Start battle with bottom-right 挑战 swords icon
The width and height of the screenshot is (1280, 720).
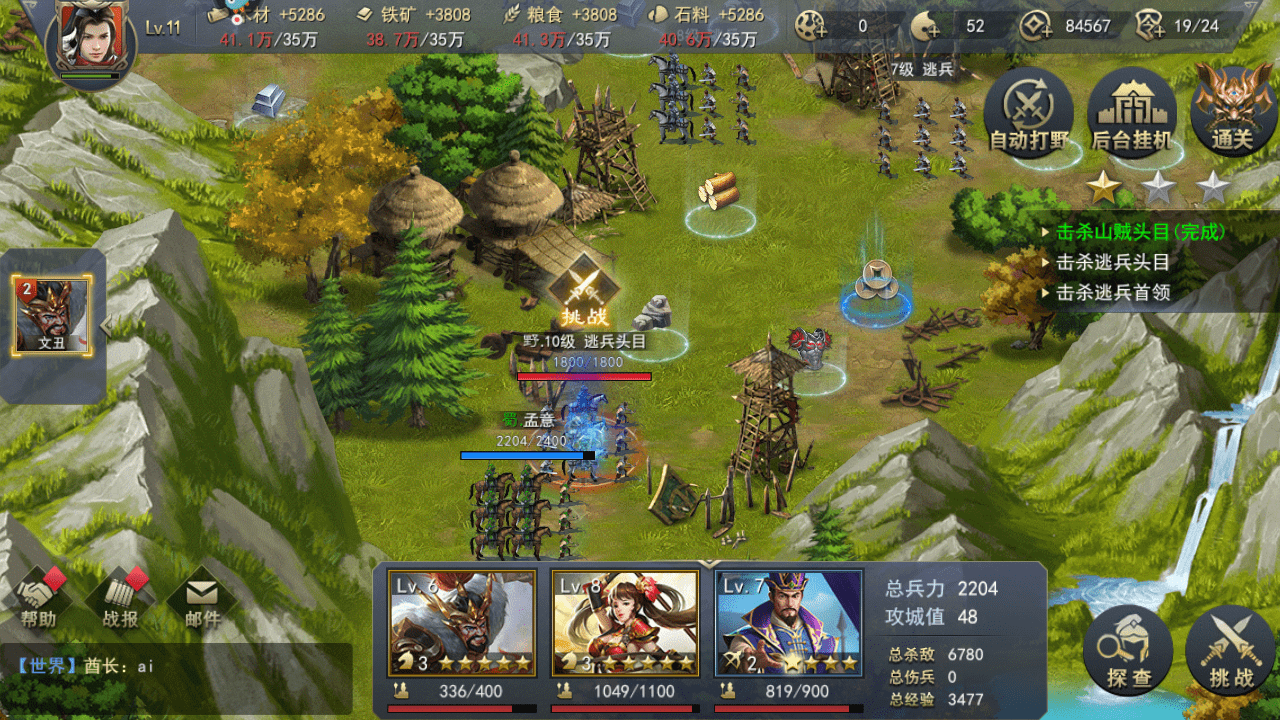(x=1227, y=651)
